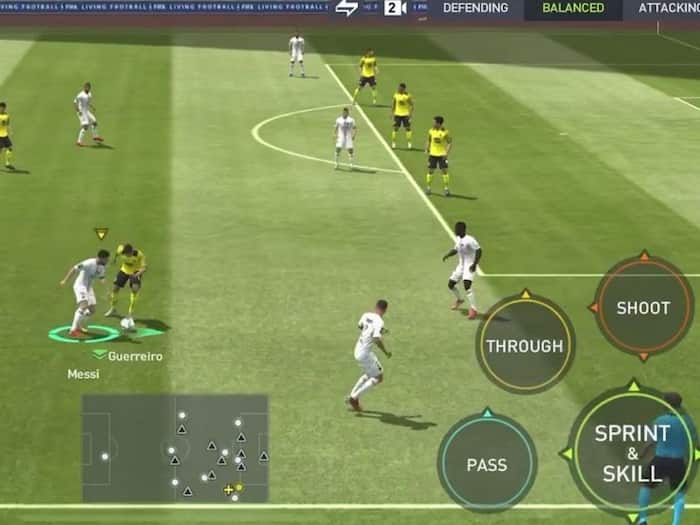Viewport: 700px width, 525px height.
Task: Activate the Sprint & Skill button
Action: pyautogui.click(x=632, y=452)
